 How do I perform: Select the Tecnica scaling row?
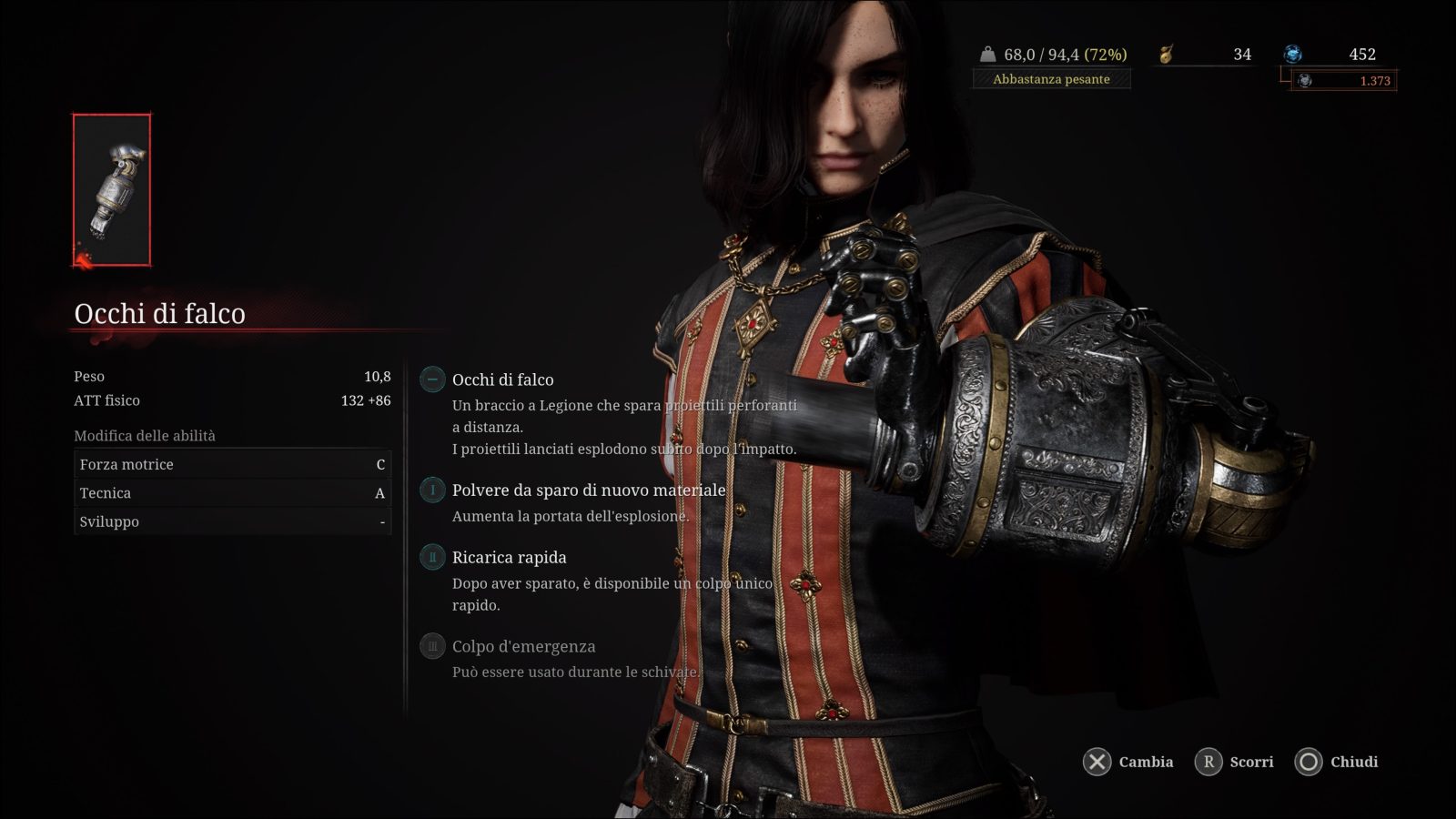[x=232, y=493]
